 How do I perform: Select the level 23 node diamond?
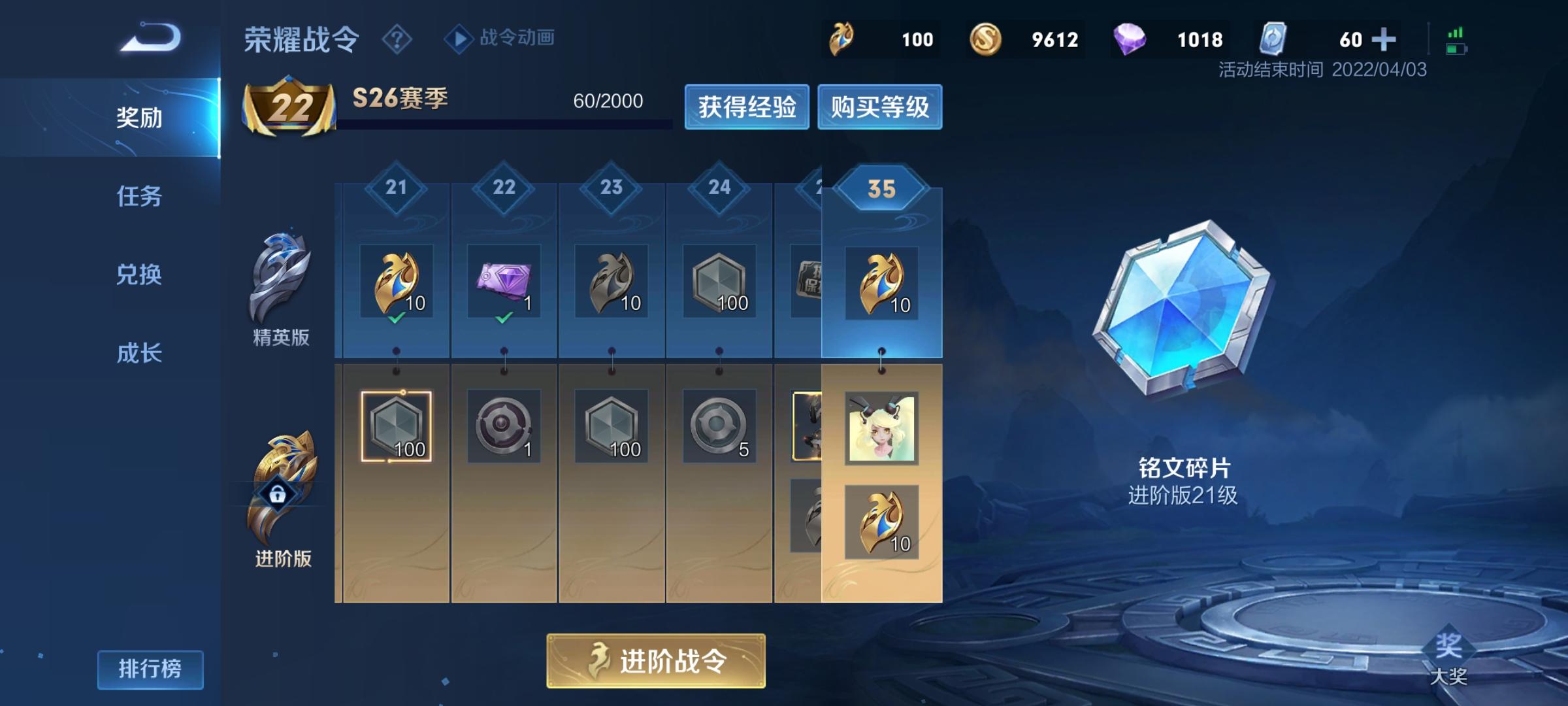click(x=611, y=188)
